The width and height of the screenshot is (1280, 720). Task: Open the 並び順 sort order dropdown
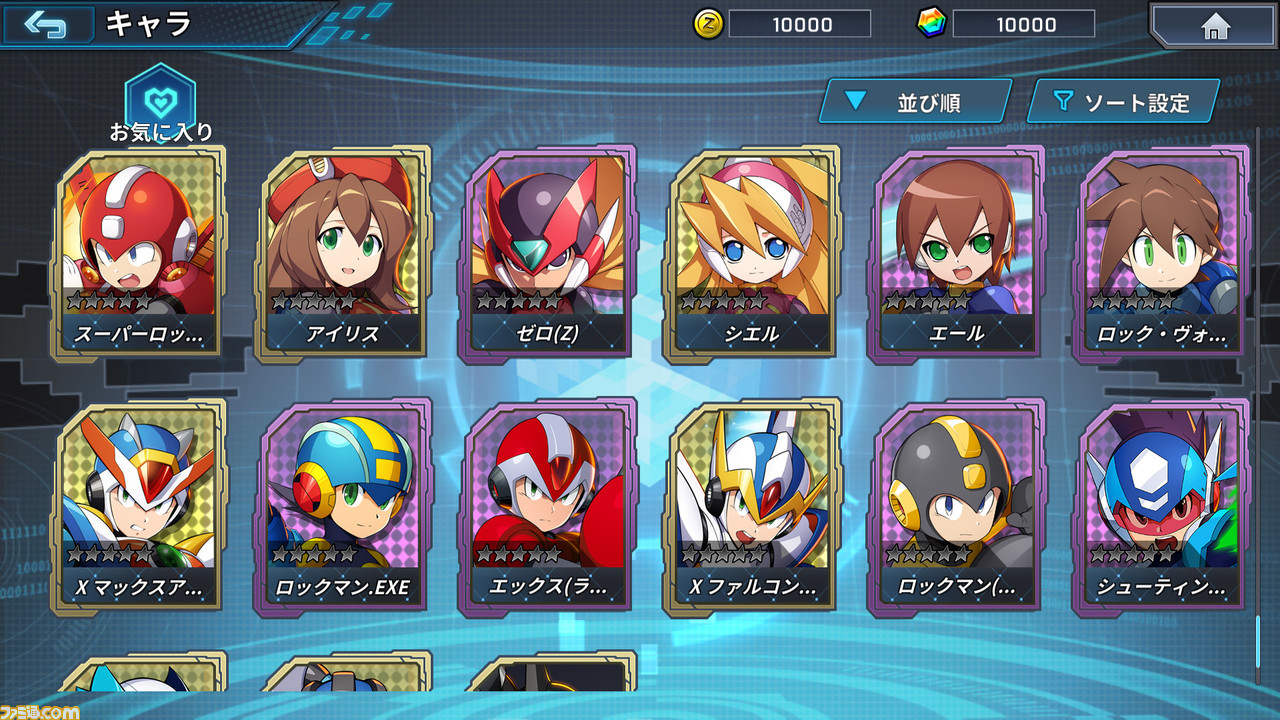coord(914,101)
